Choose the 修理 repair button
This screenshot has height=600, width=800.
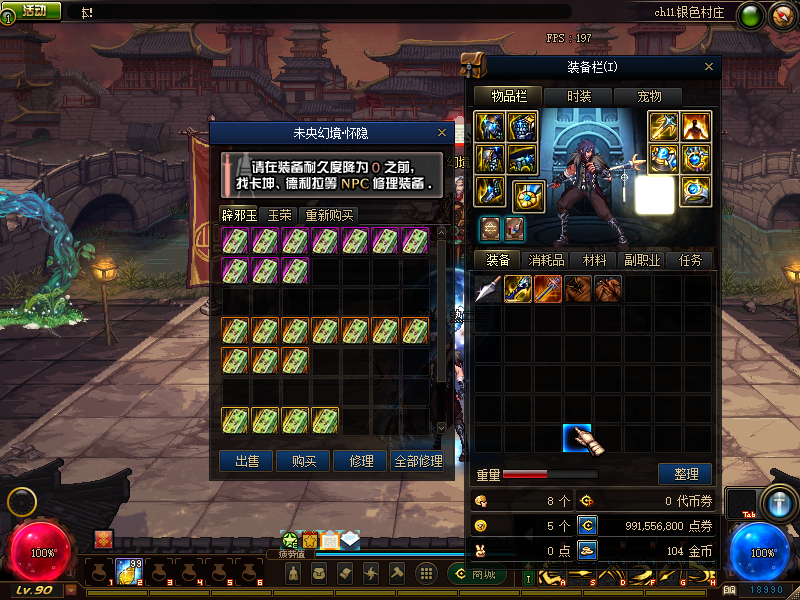pos(361,461)
